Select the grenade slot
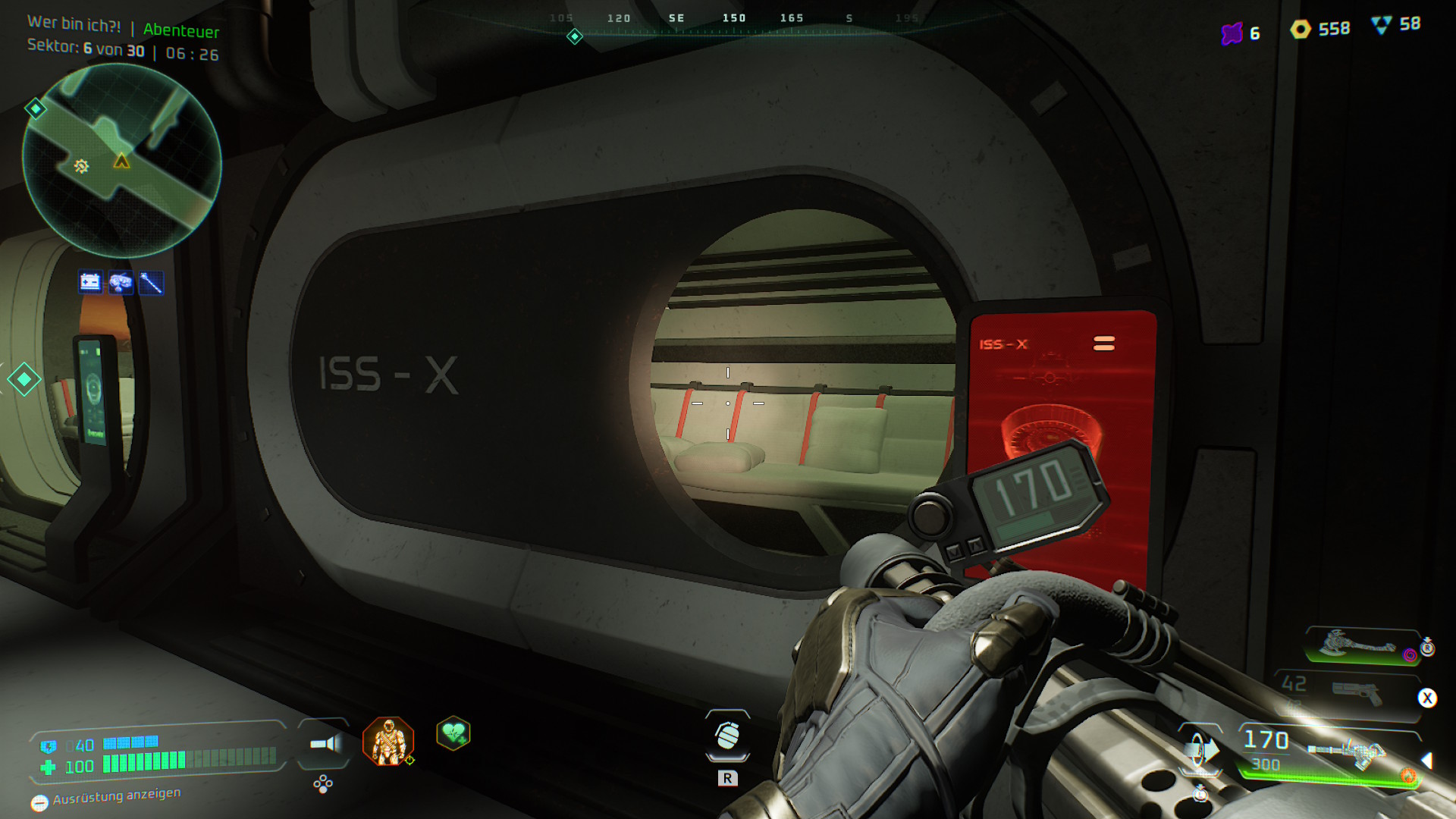The width and height of the screenshot is (1456, 819). pyautogui.click(x=727, y=736)
